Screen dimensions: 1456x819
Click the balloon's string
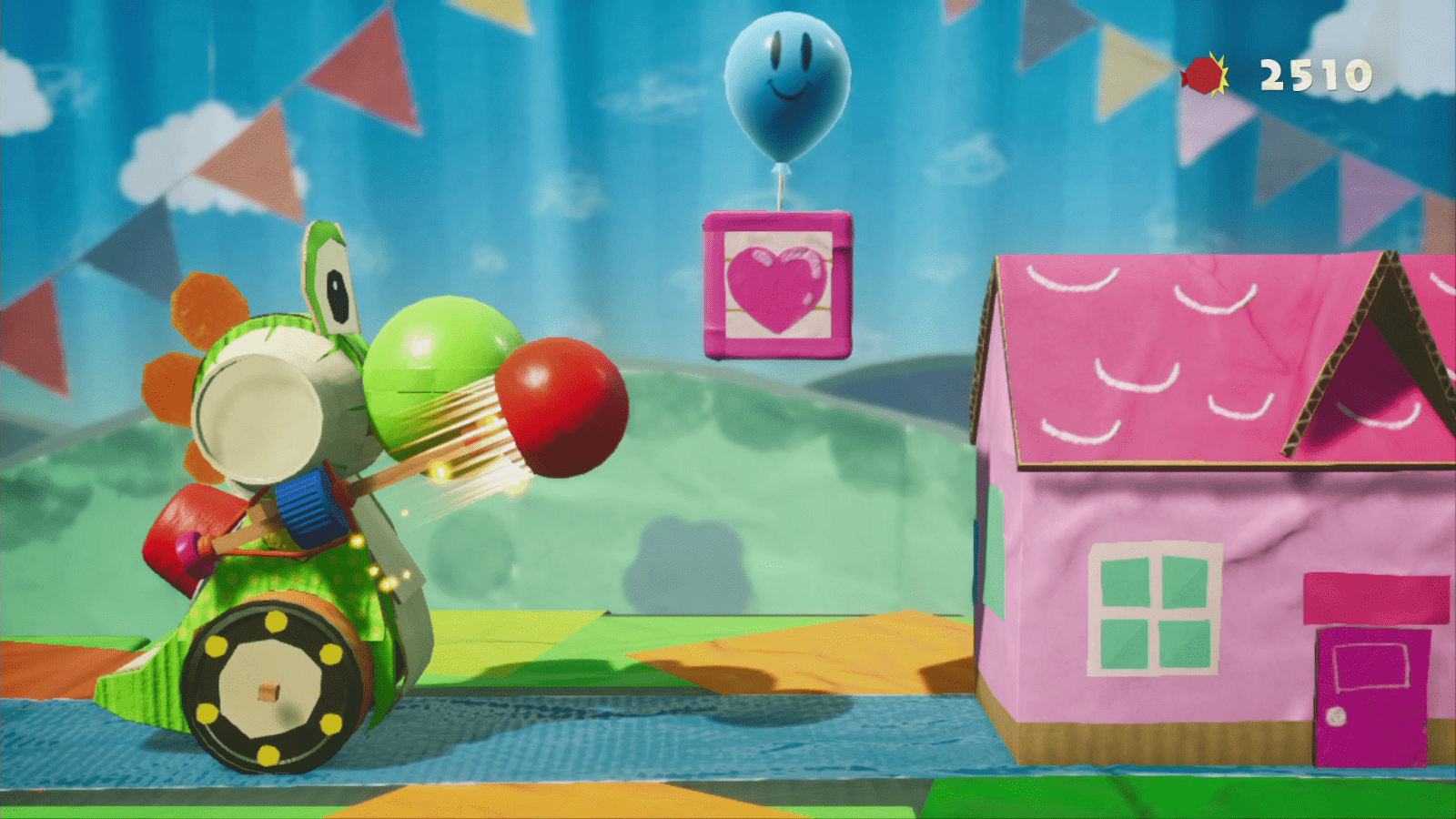point(781,191)
